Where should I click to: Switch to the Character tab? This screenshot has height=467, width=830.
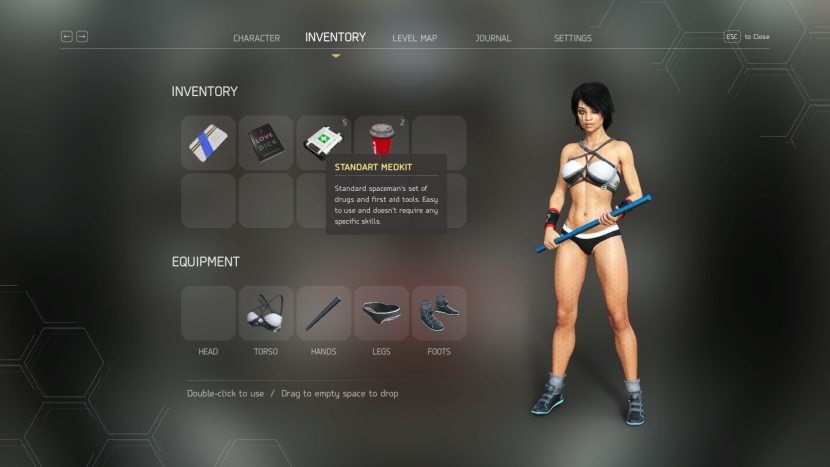(256, 38)
